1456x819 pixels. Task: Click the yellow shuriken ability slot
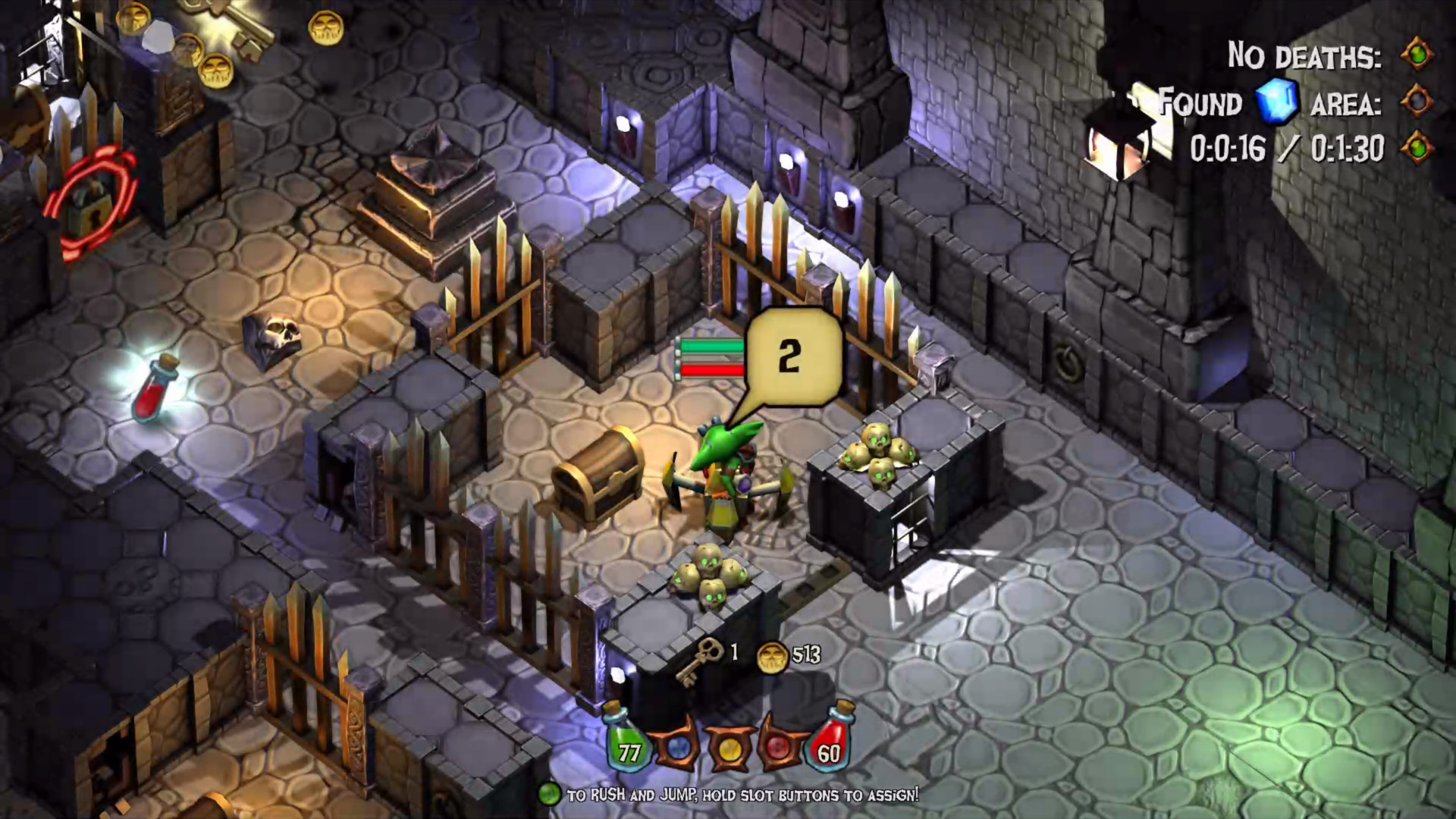click(x=729, y=748)
